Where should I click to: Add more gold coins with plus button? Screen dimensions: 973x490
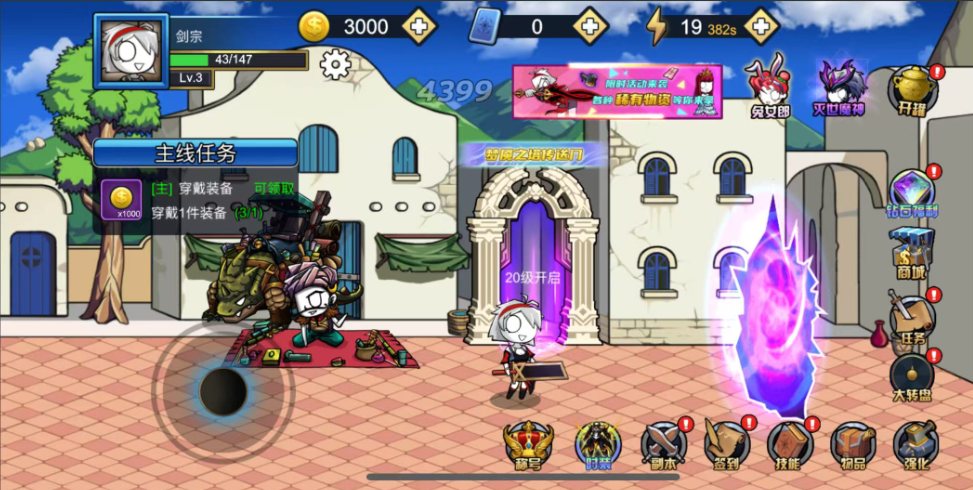(x=418, y=26)
